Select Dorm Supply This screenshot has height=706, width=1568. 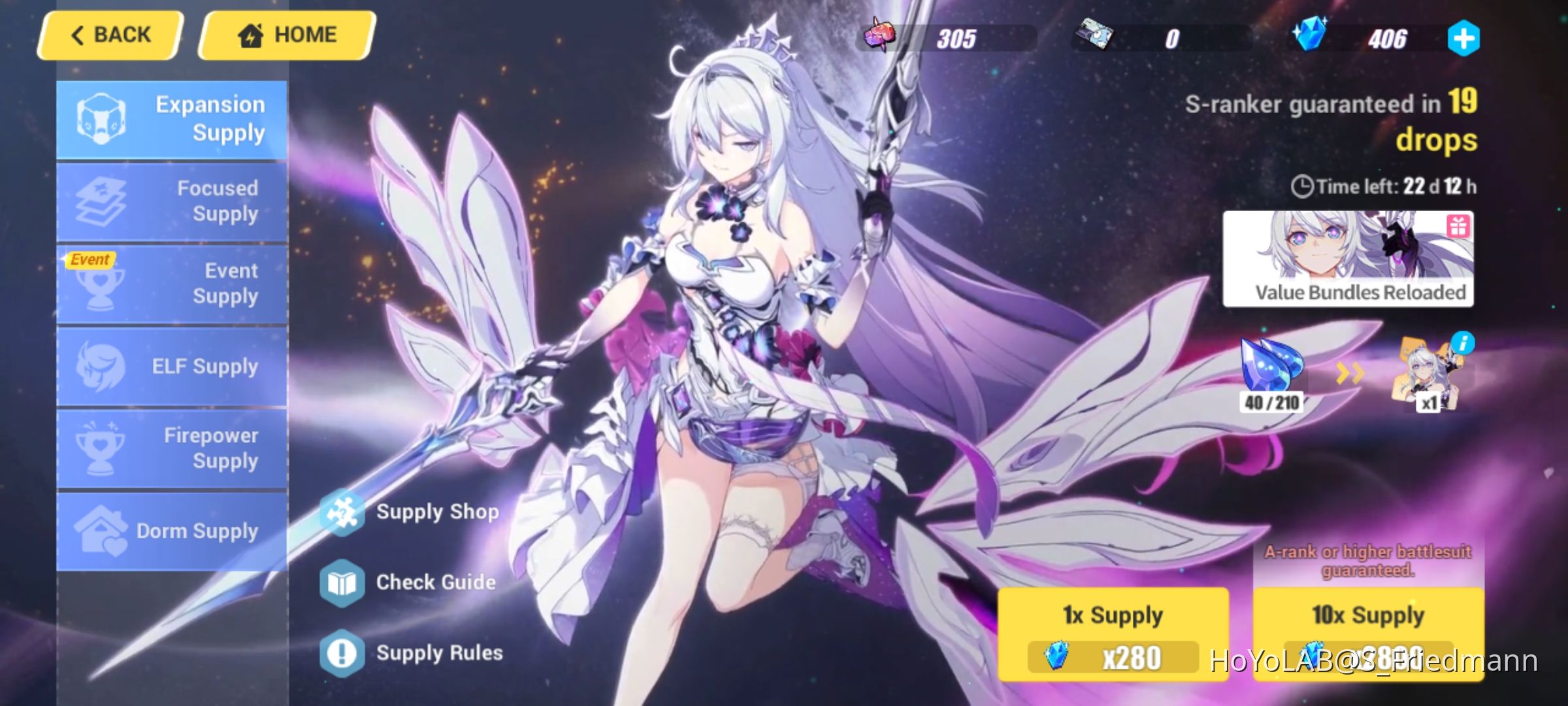[172, 531]
